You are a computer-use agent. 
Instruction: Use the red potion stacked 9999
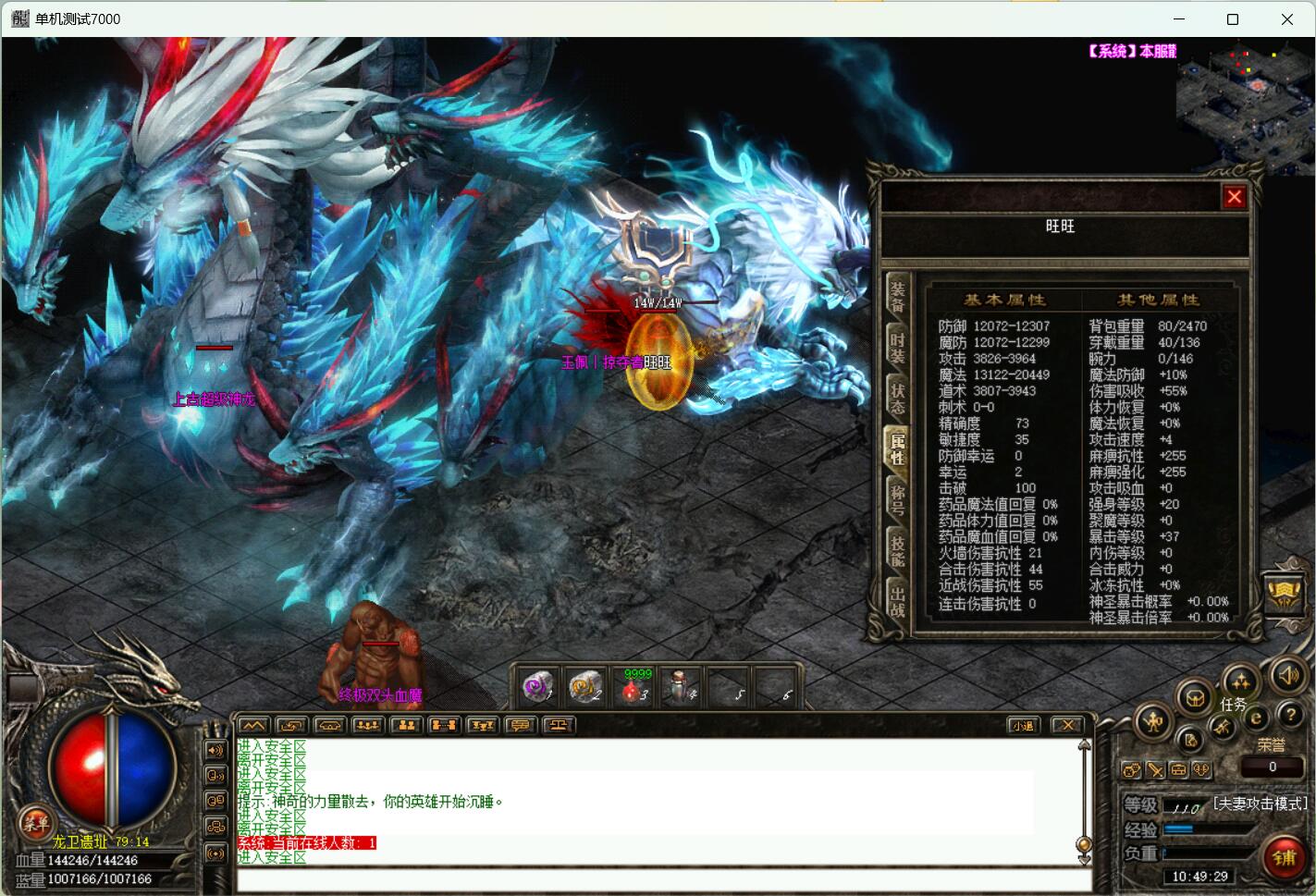click(634, 689)
